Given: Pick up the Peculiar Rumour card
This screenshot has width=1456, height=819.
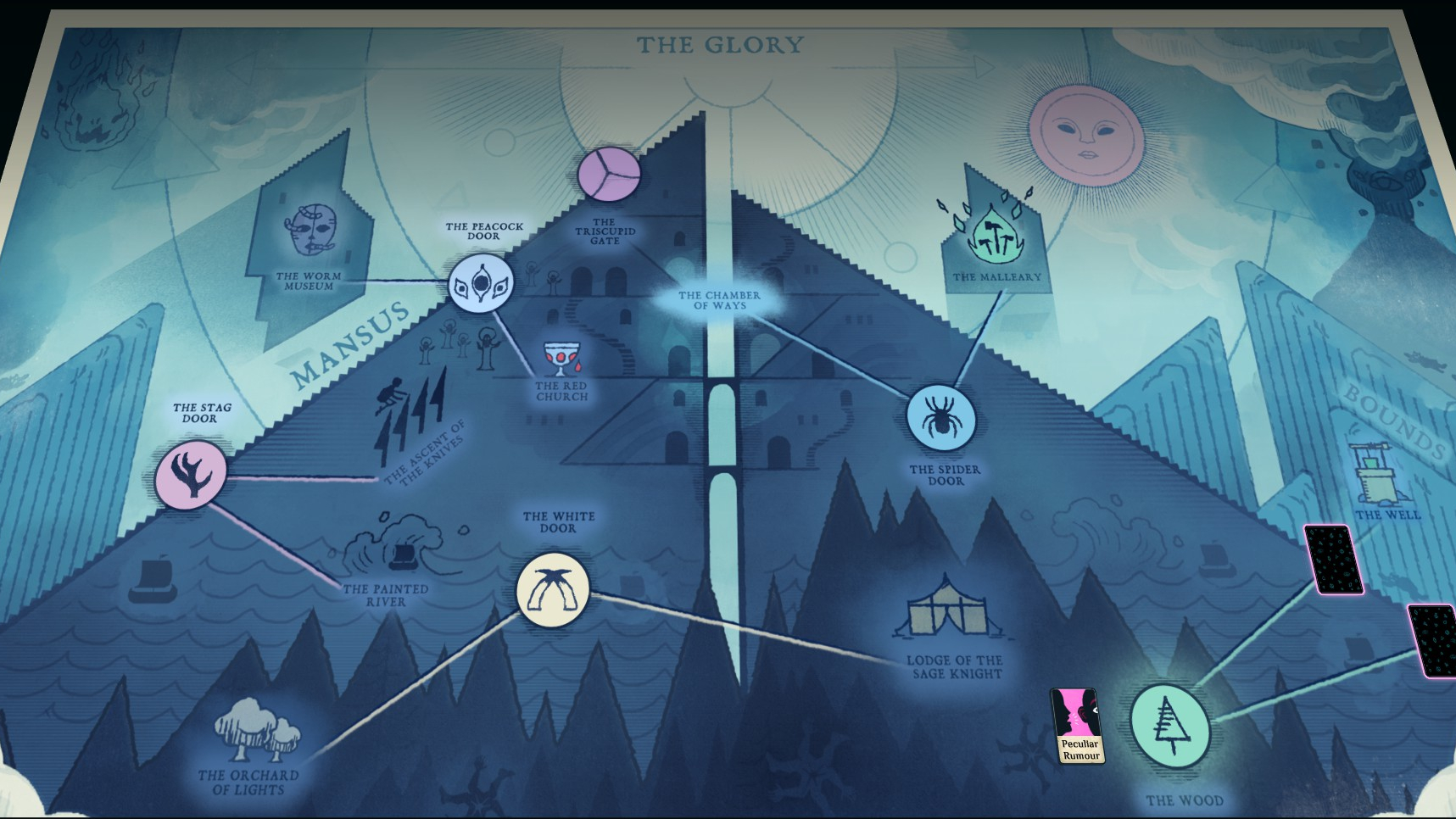Looking at the screenshot, I should (x=1079, y=724).
